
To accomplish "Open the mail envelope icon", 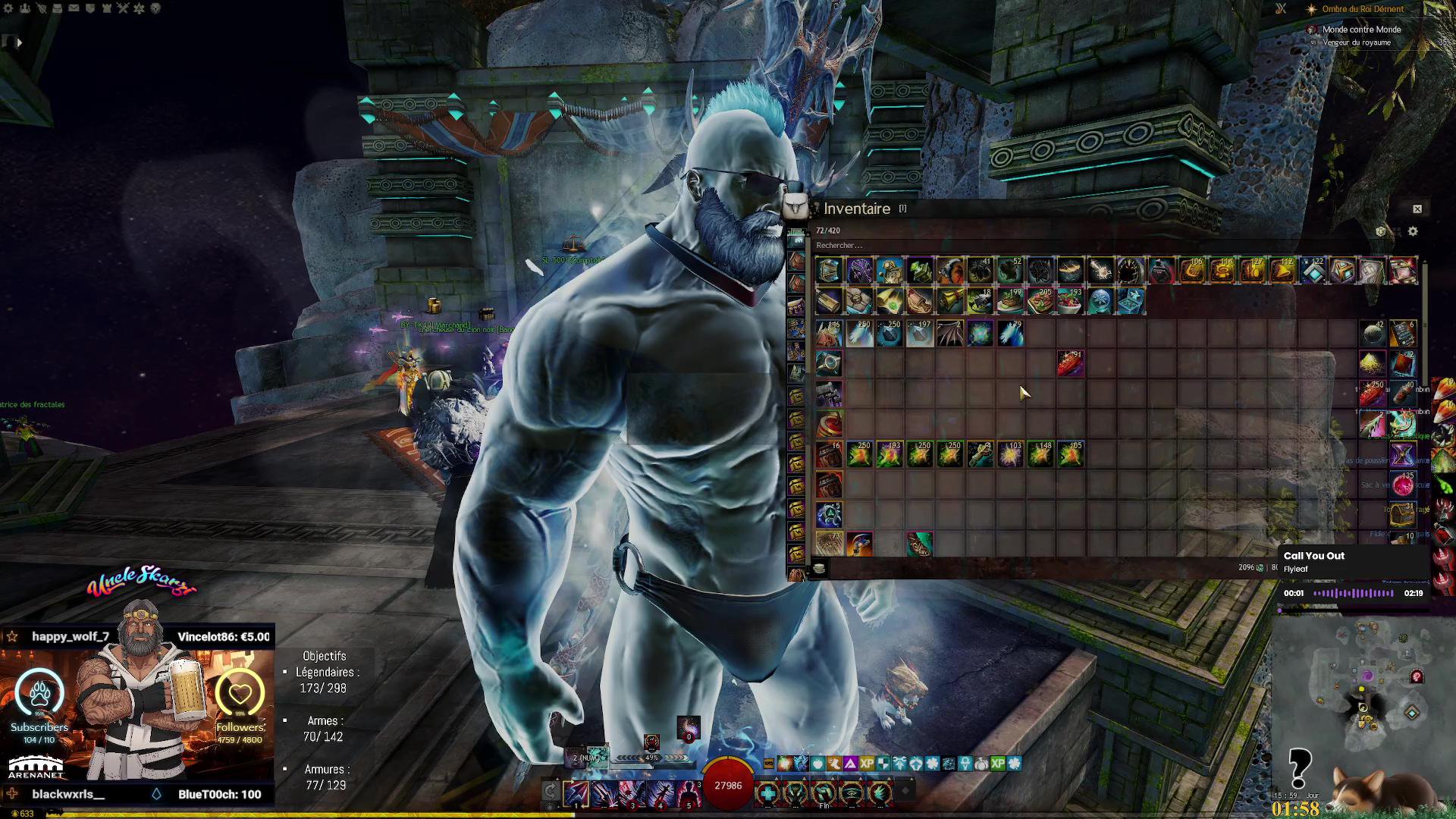I will 74,8.
